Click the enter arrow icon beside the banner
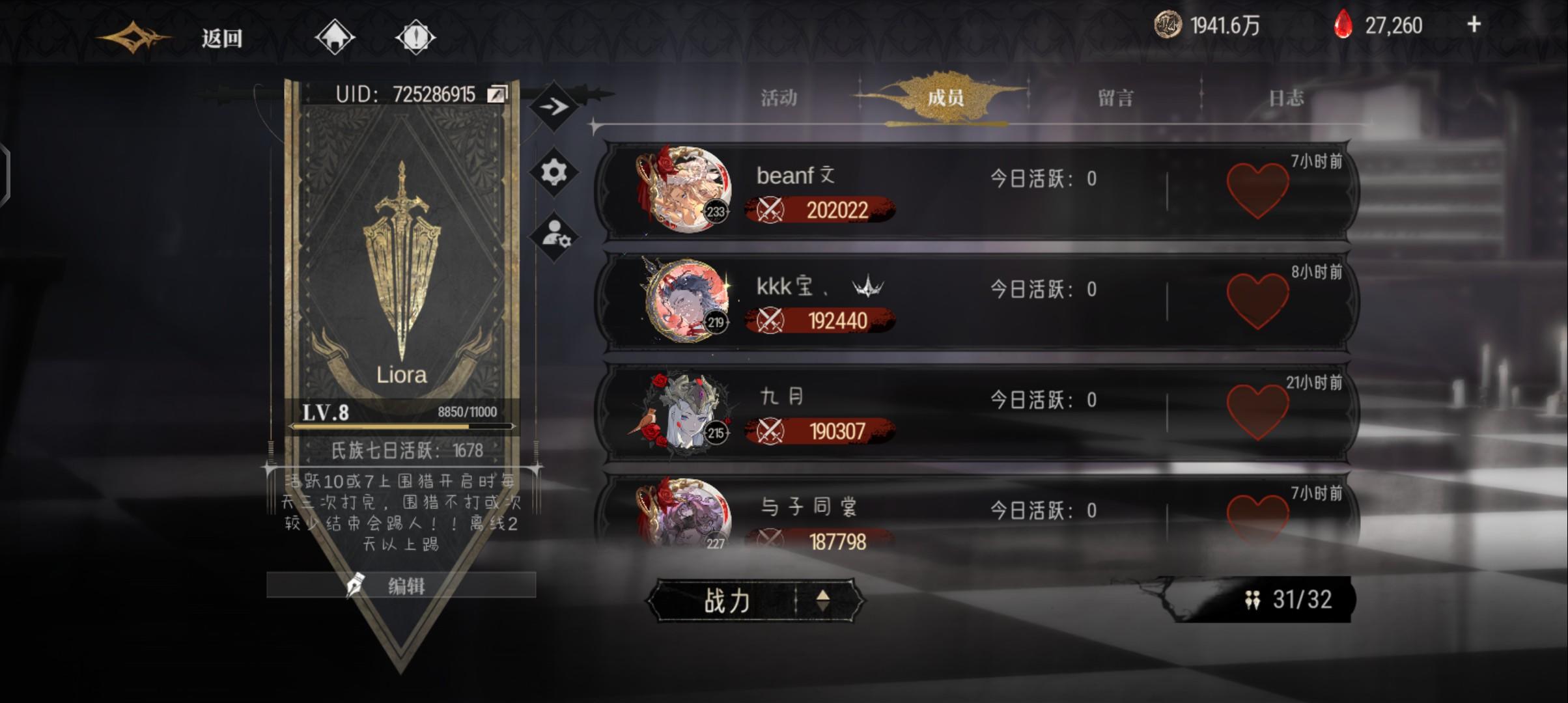Screen dimensions: 1568x703 [x=554, y=104]
